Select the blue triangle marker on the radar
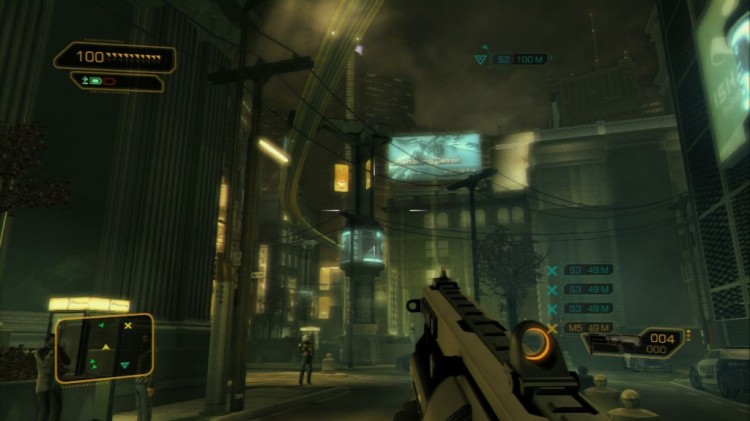The image size is (750, 421). click(x=125, y=365)
